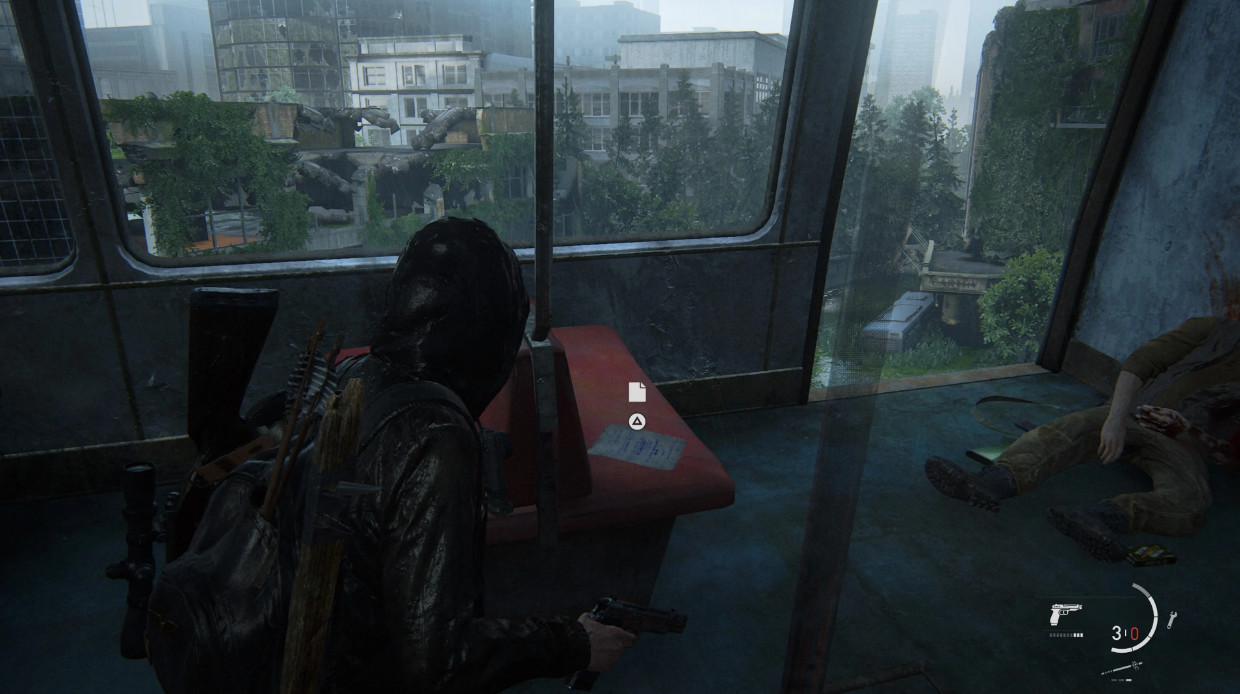The image size is (1240, 694).
Task: Select the equipped pistol weapon icon
Action: [1065, 614]
